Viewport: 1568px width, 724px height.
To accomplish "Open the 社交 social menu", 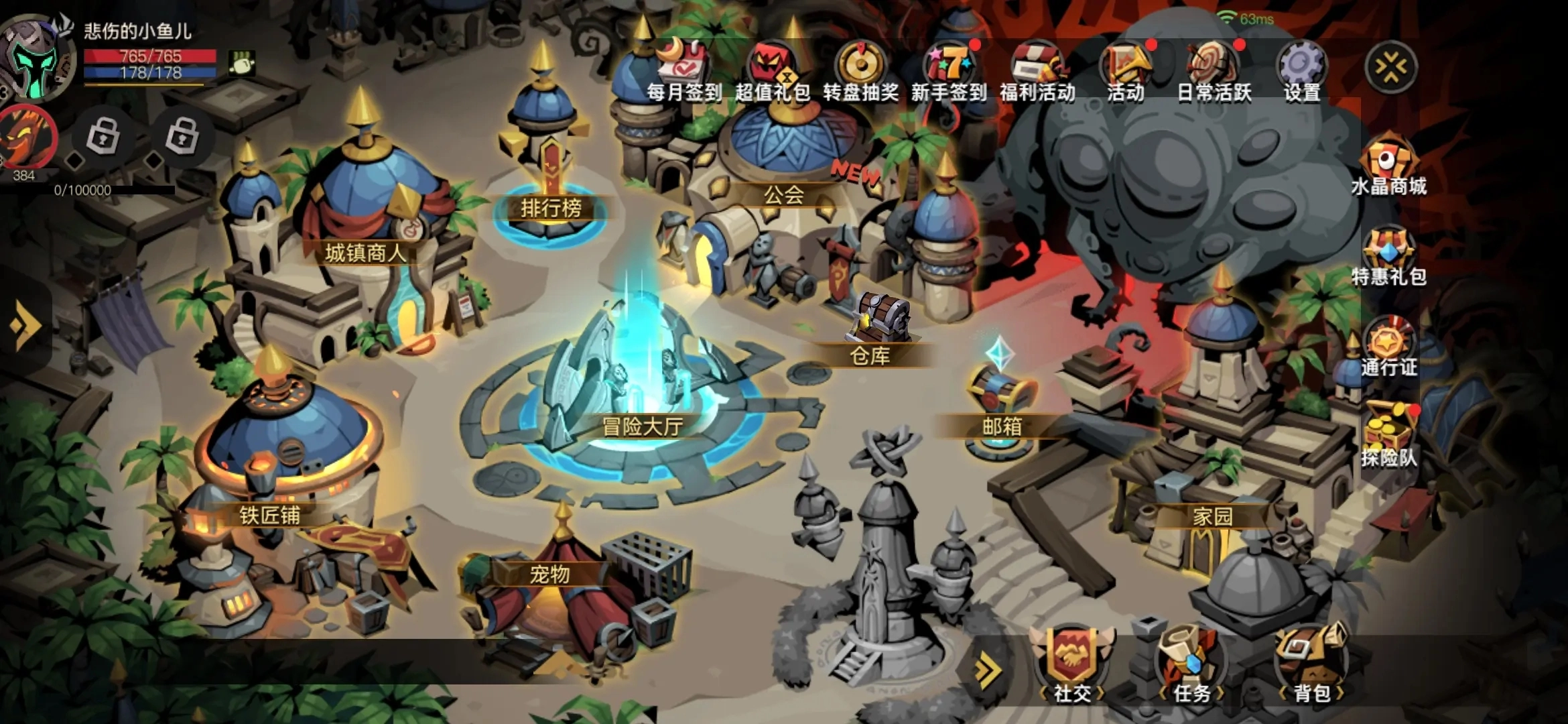I will [x=1071, y=664].
